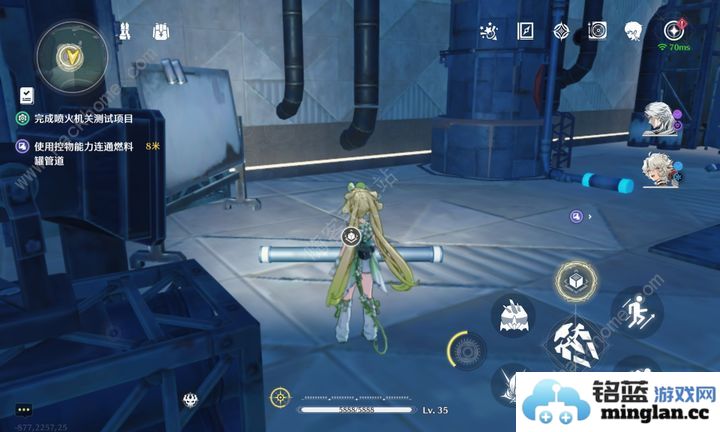
Task: Select the 完成喷火机关测试项目 quest tracker
Action: (x=90, y=118)
